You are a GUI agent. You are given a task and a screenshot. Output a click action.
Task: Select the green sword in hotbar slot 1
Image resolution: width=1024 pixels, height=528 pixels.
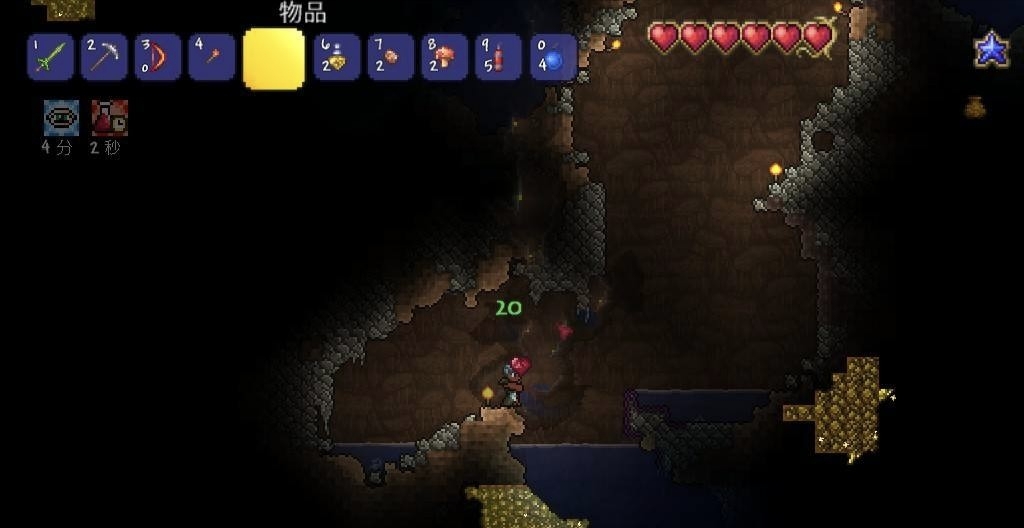click(50, 57)
